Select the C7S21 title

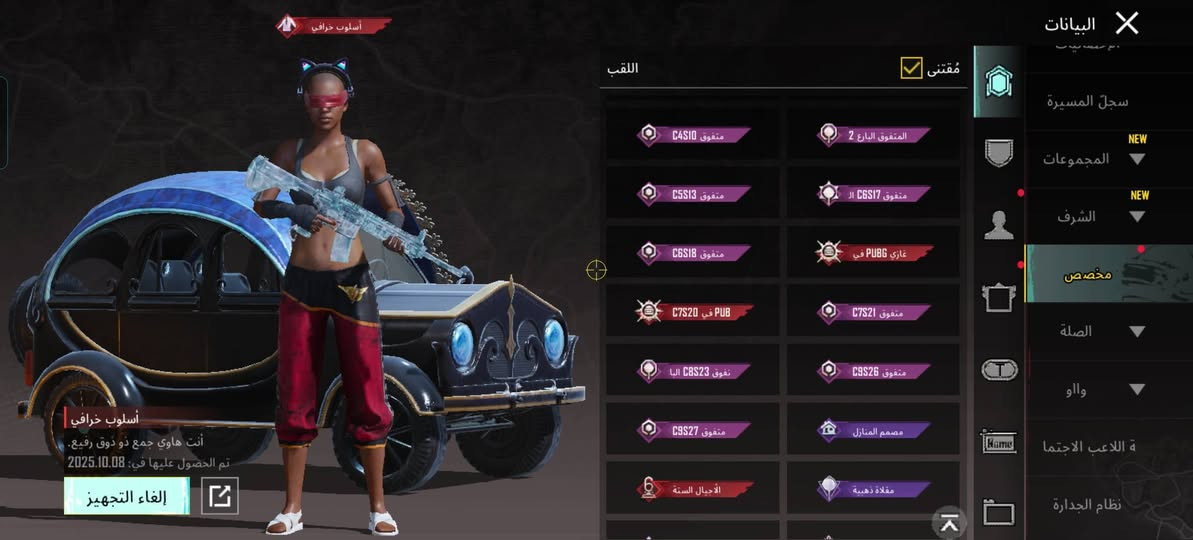[873, 312]
